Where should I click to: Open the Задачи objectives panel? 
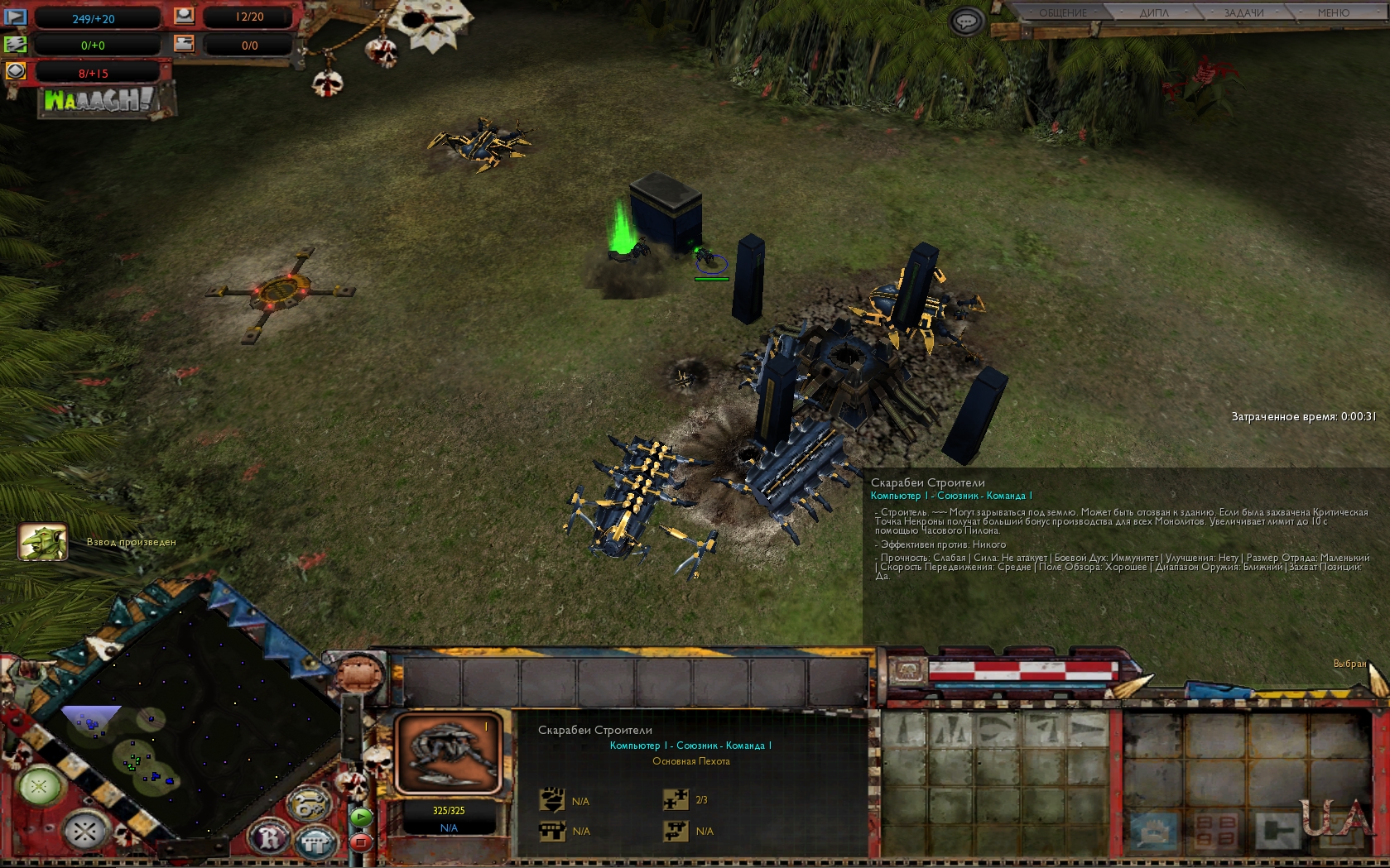click(x=1243, y=12)
